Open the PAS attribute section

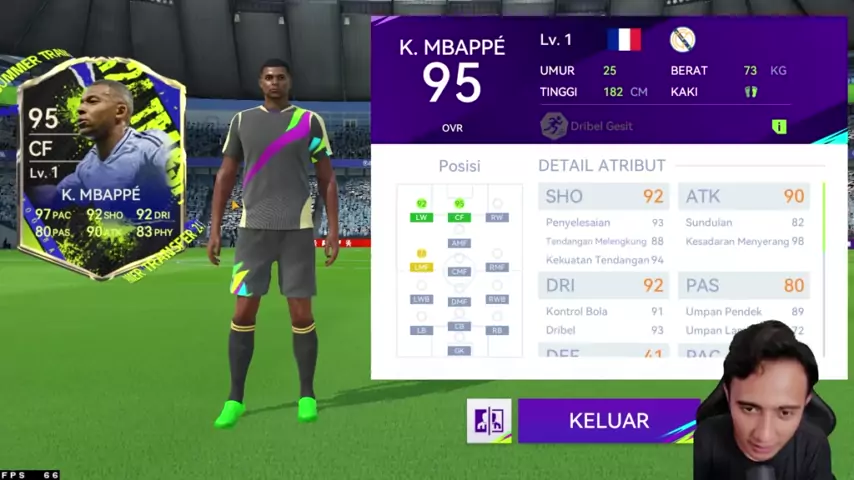(x=744, y=285)
